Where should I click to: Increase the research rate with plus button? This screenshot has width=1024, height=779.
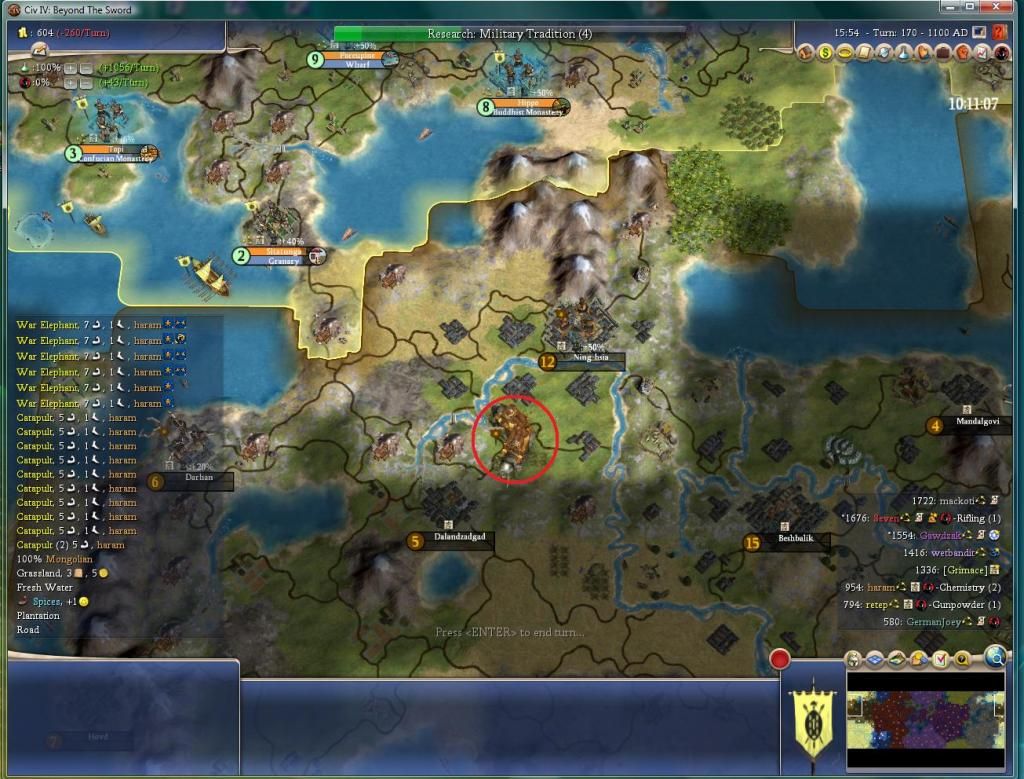(x=70, y=66)
